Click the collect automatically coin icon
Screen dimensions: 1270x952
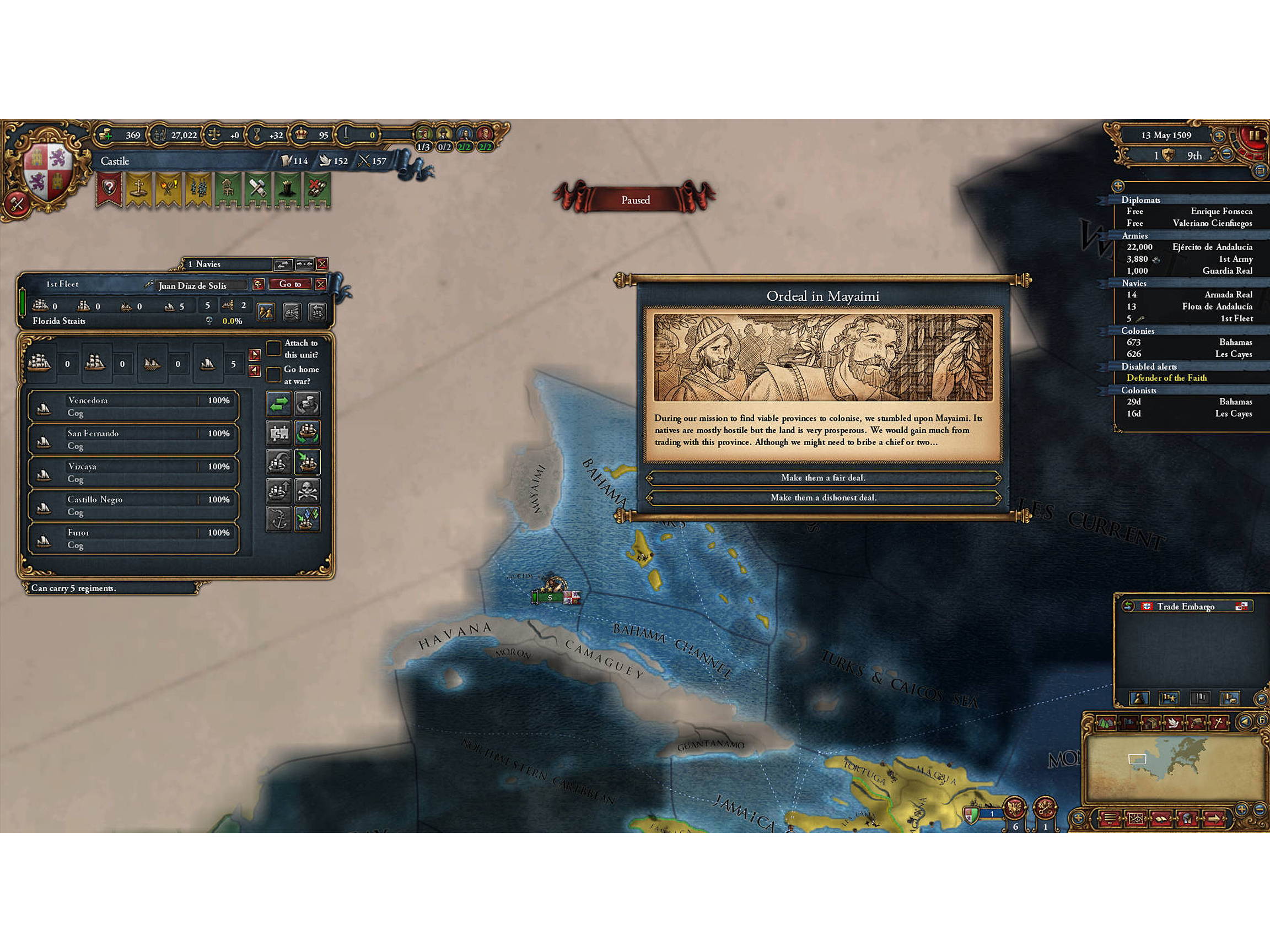coord(307,403)
